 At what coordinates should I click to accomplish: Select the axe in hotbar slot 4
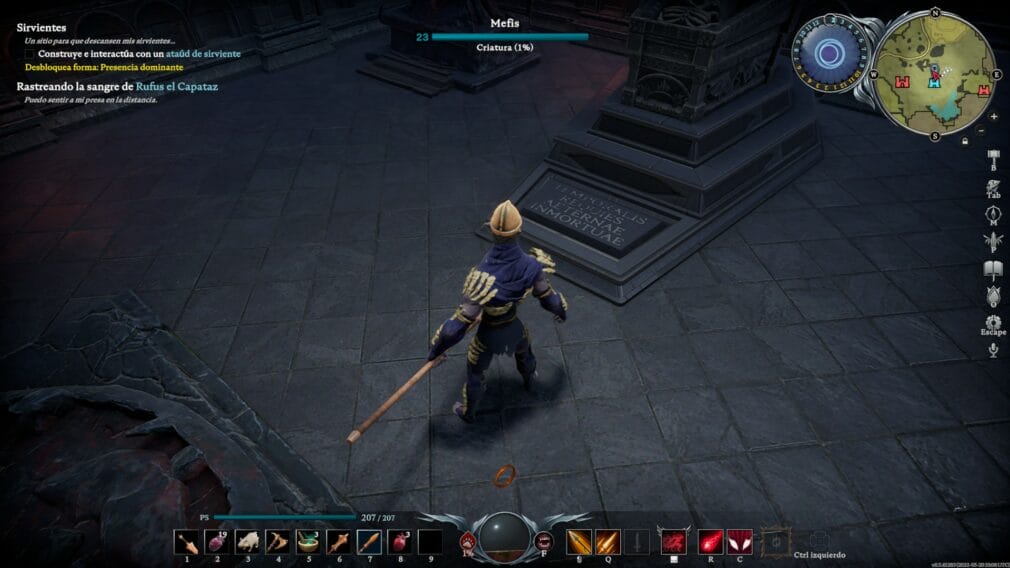coord(278,541)
